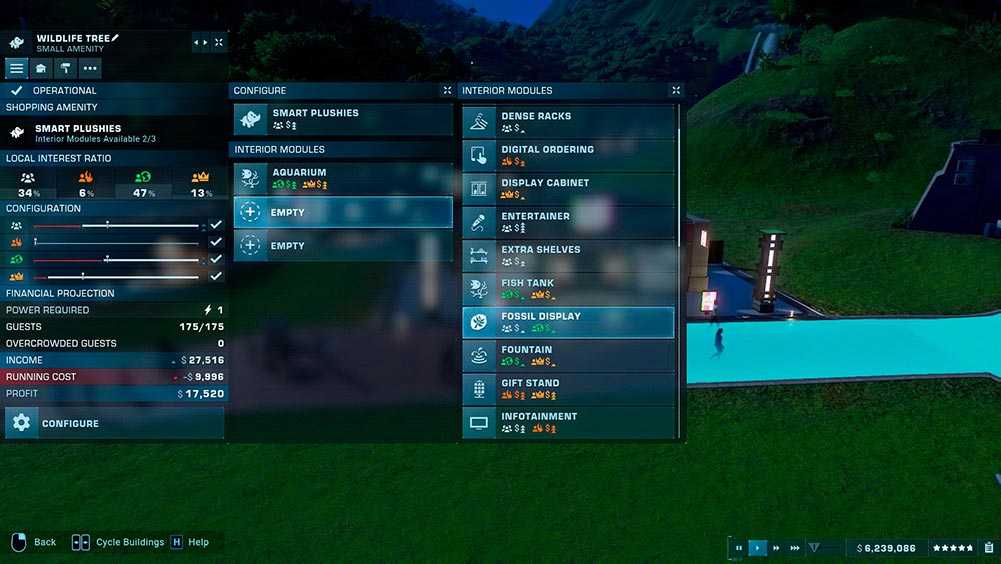Select the Fossil Display interior module
The width and height of the screenshot is (1001, 564).
[567, 322]
